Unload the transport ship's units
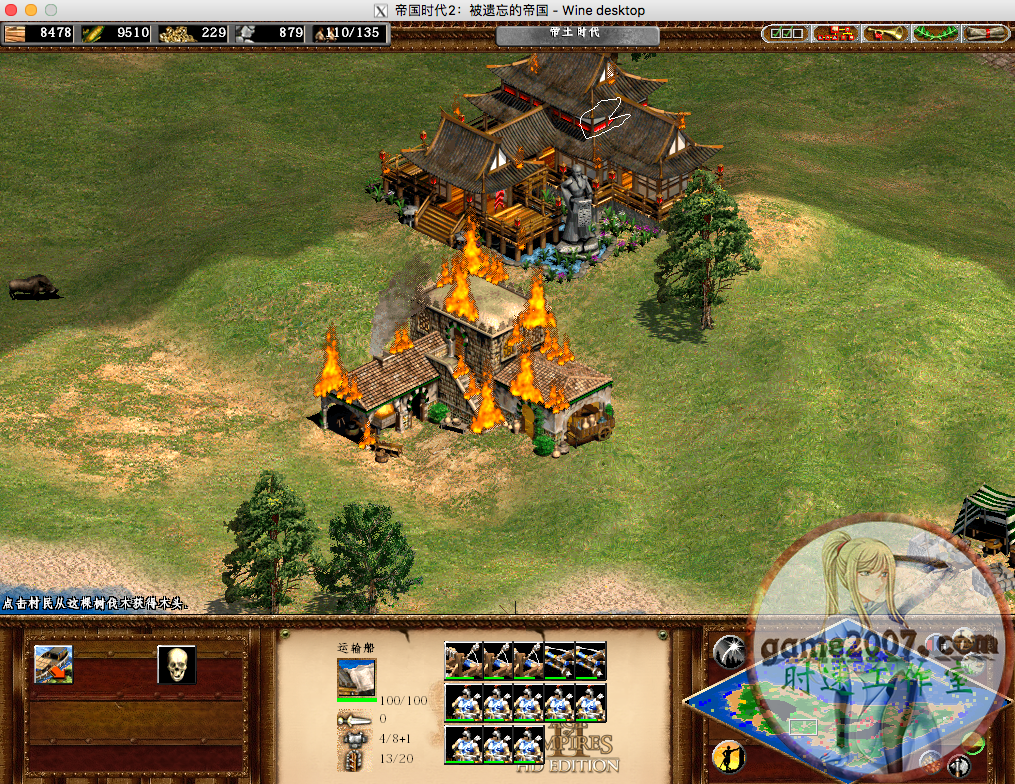This screenshot has width=1015, height=784. coord(53,664)
